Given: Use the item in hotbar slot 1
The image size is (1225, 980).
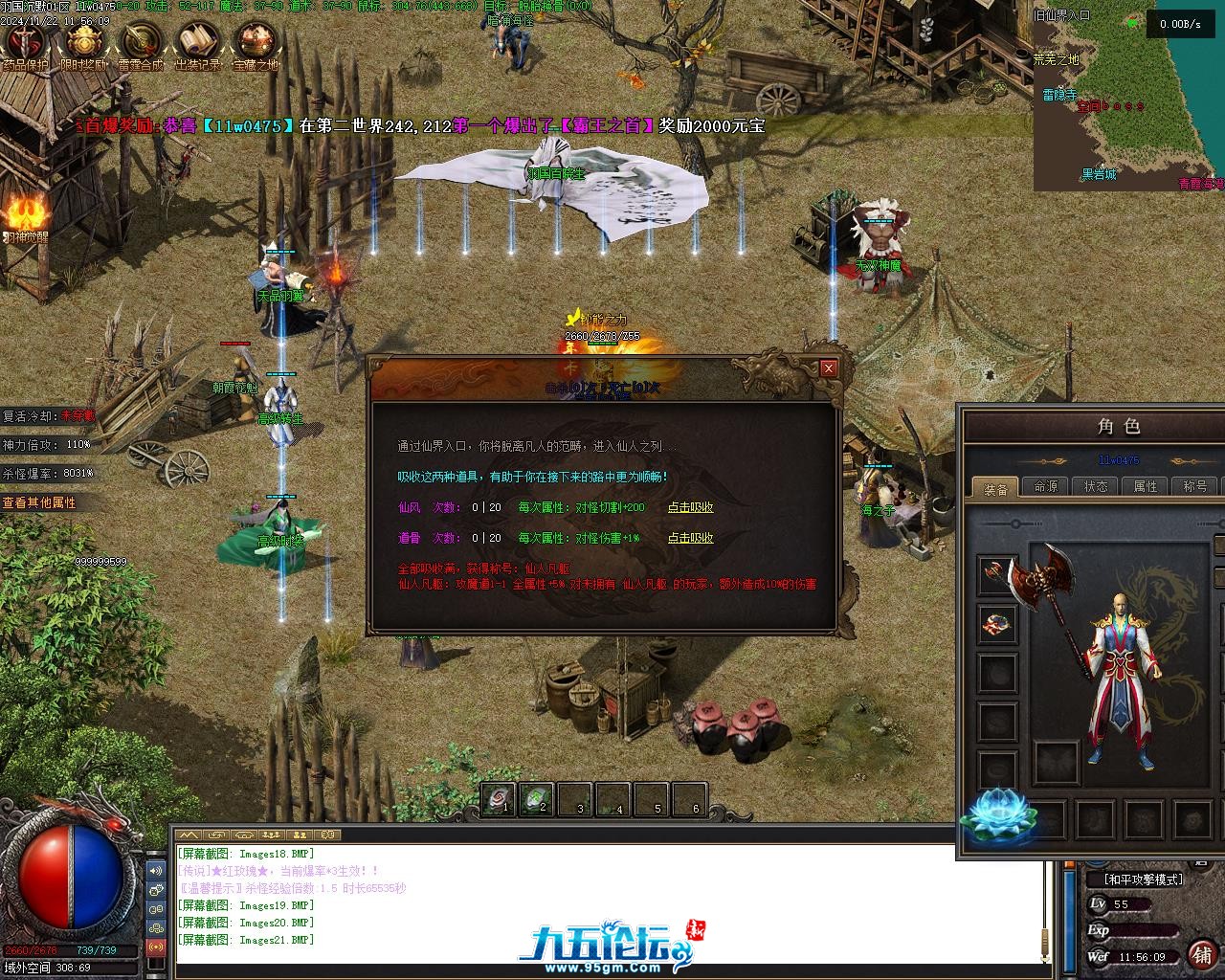Looking at the screenshot, I should pyautogui.click(x=499, y=799).
